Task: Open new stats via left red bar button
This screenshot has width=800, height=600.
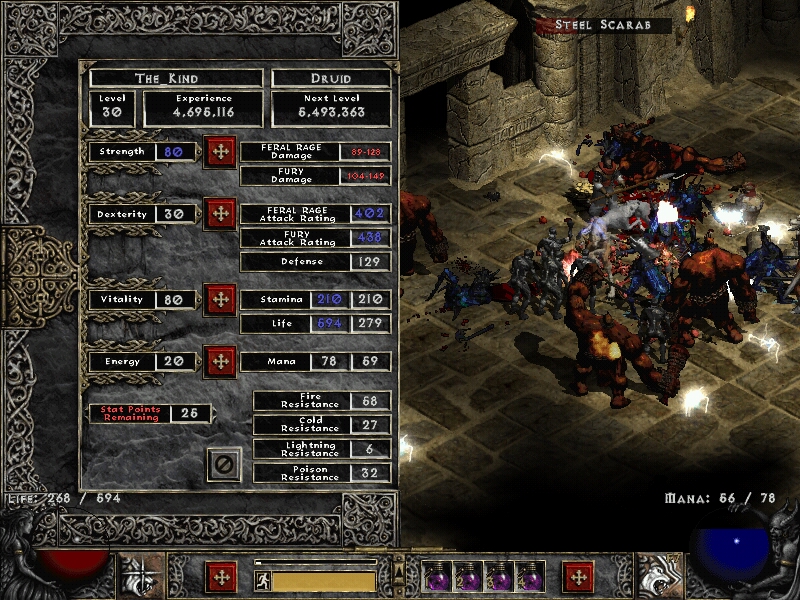Action: tap(221, 577)
